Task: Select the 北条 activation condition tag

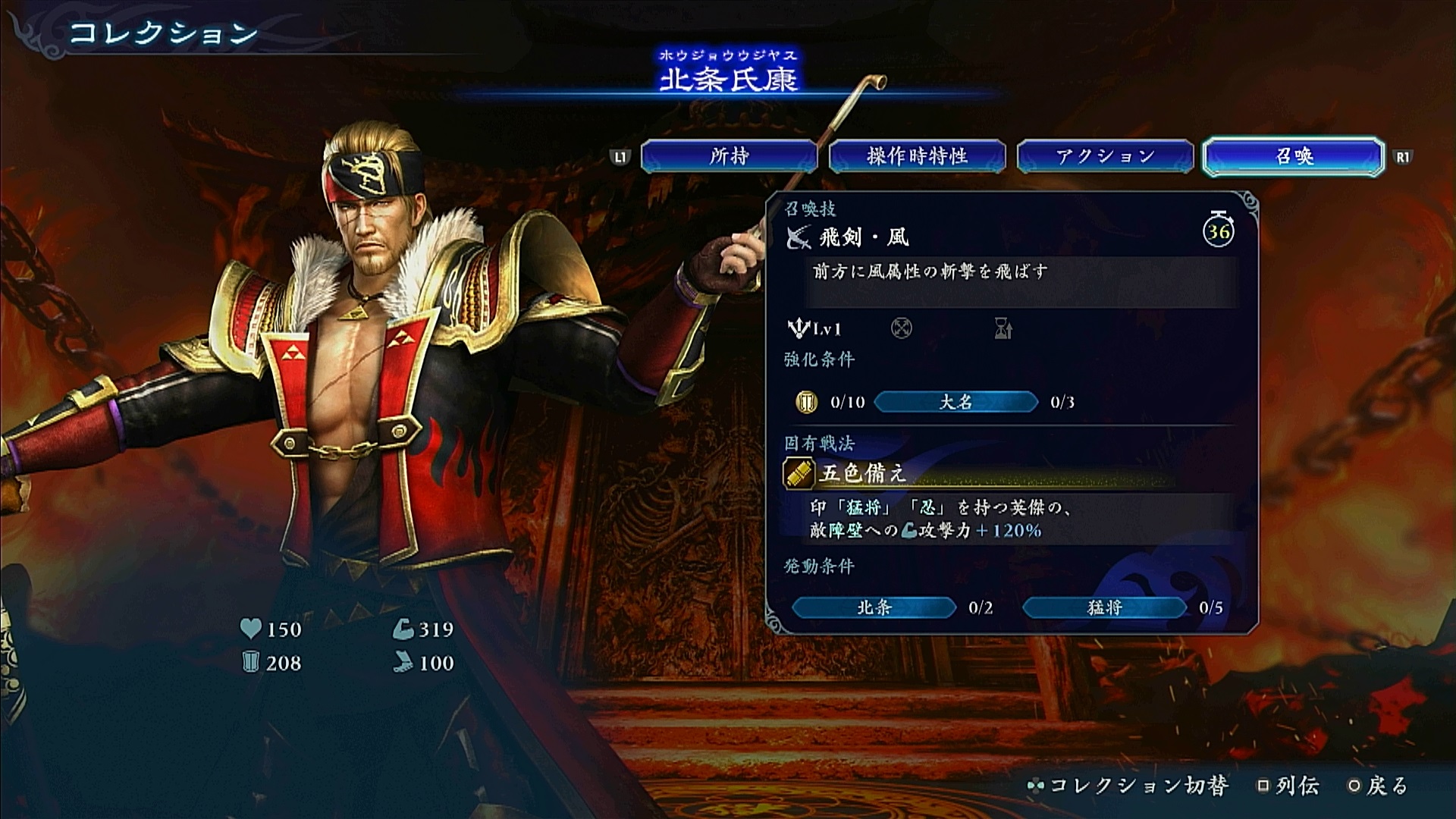Action: point(874,607)
